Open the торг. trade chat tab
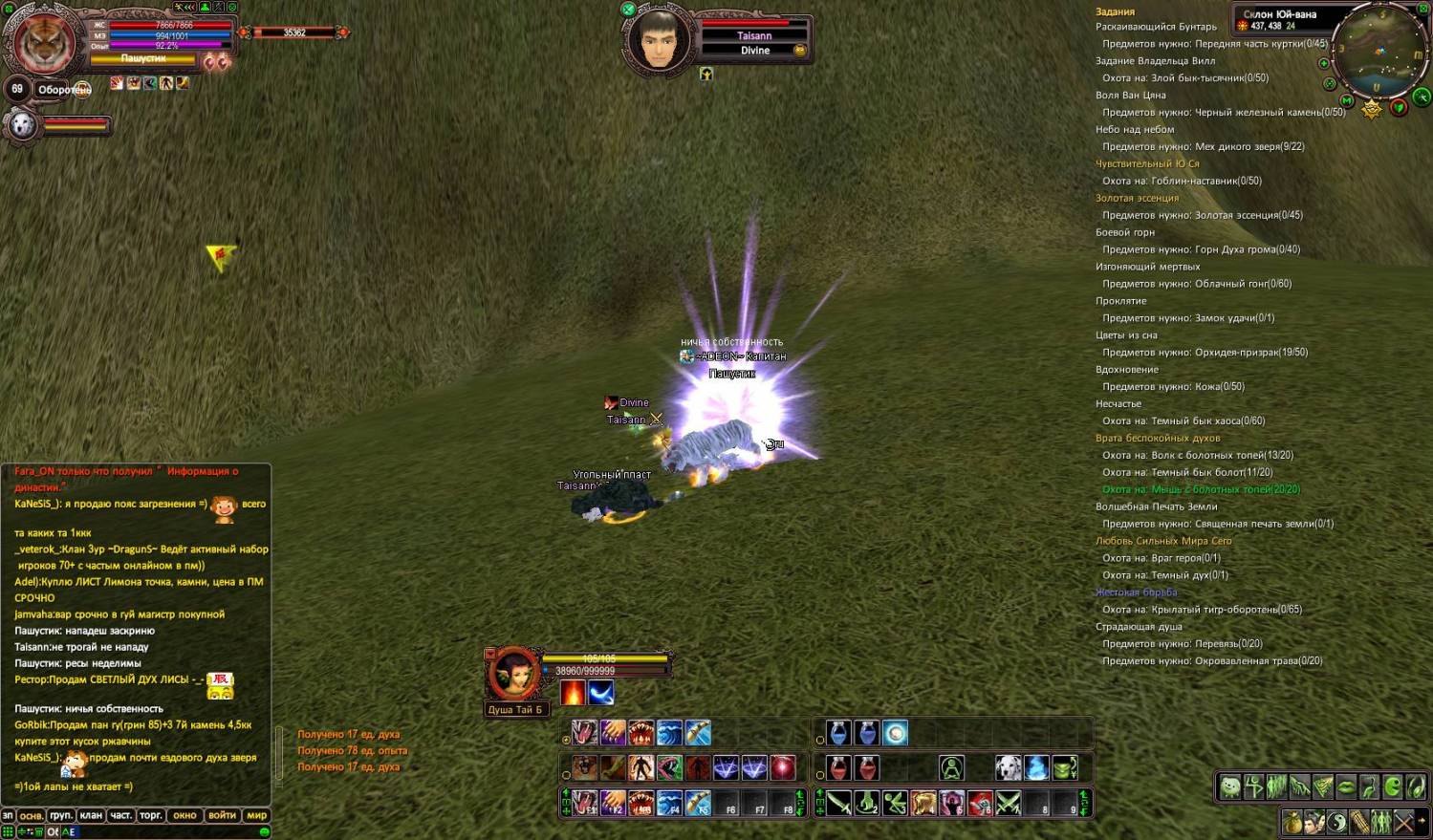 pos(150,815)
